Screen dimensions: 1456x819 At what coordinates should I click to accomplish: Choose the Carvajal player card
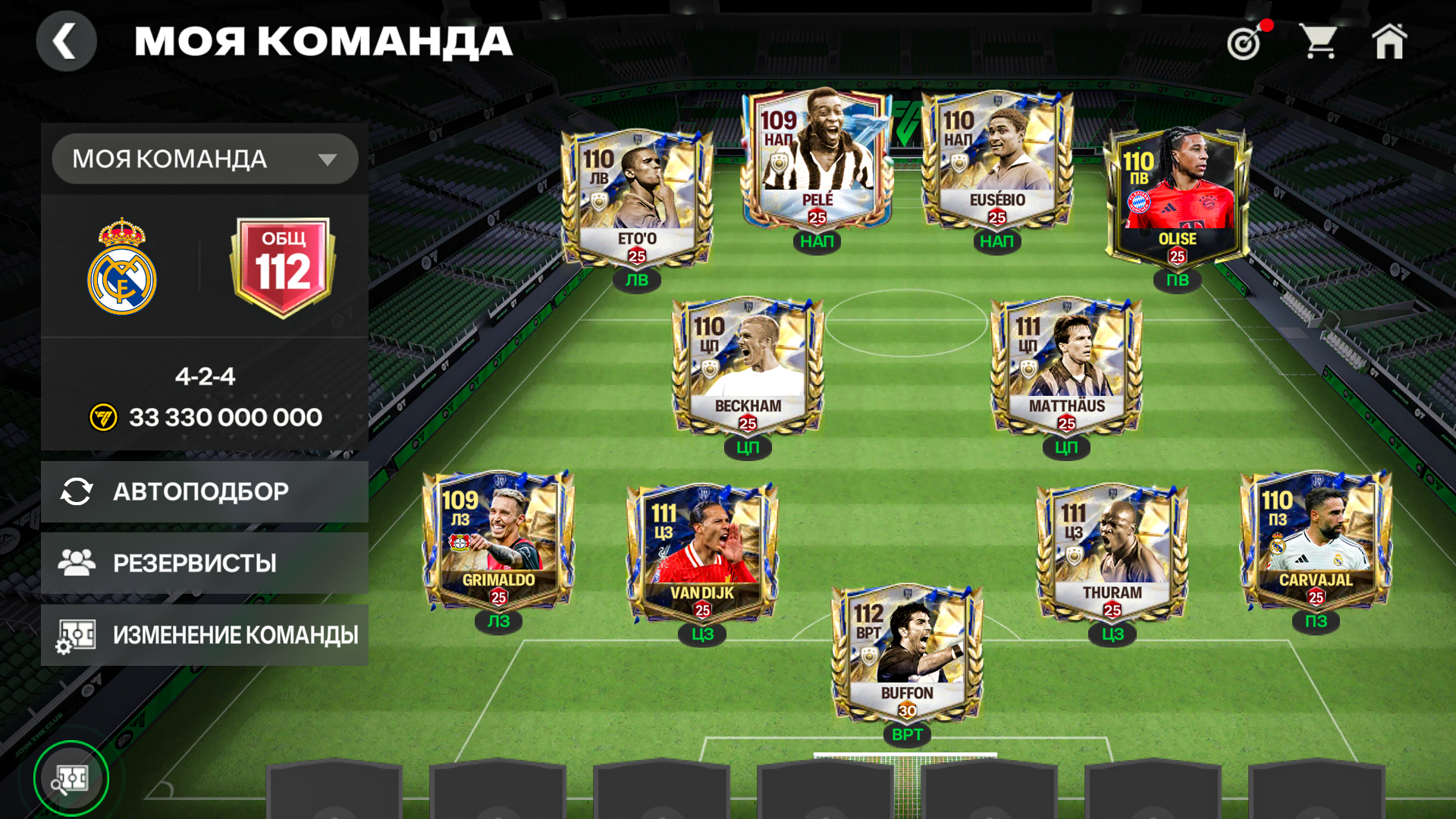click(1316, 540)
